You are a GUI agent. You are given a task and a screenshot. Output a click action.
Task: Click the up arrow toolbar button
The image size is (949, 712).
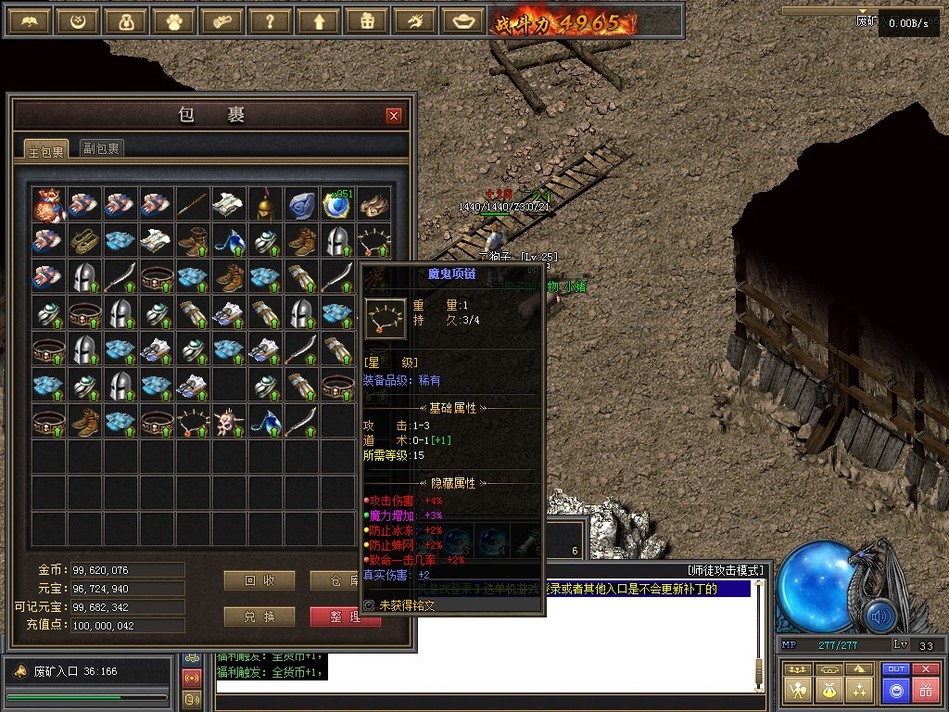318,21
